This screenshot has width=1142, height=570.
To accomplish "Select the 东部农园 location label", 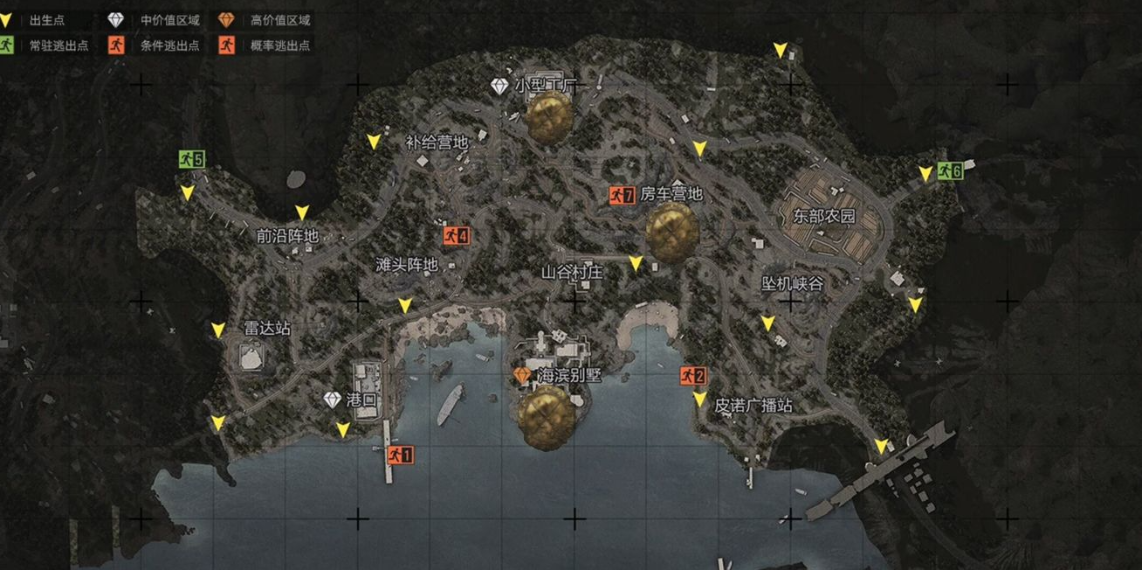I will (x=825, y=216).
